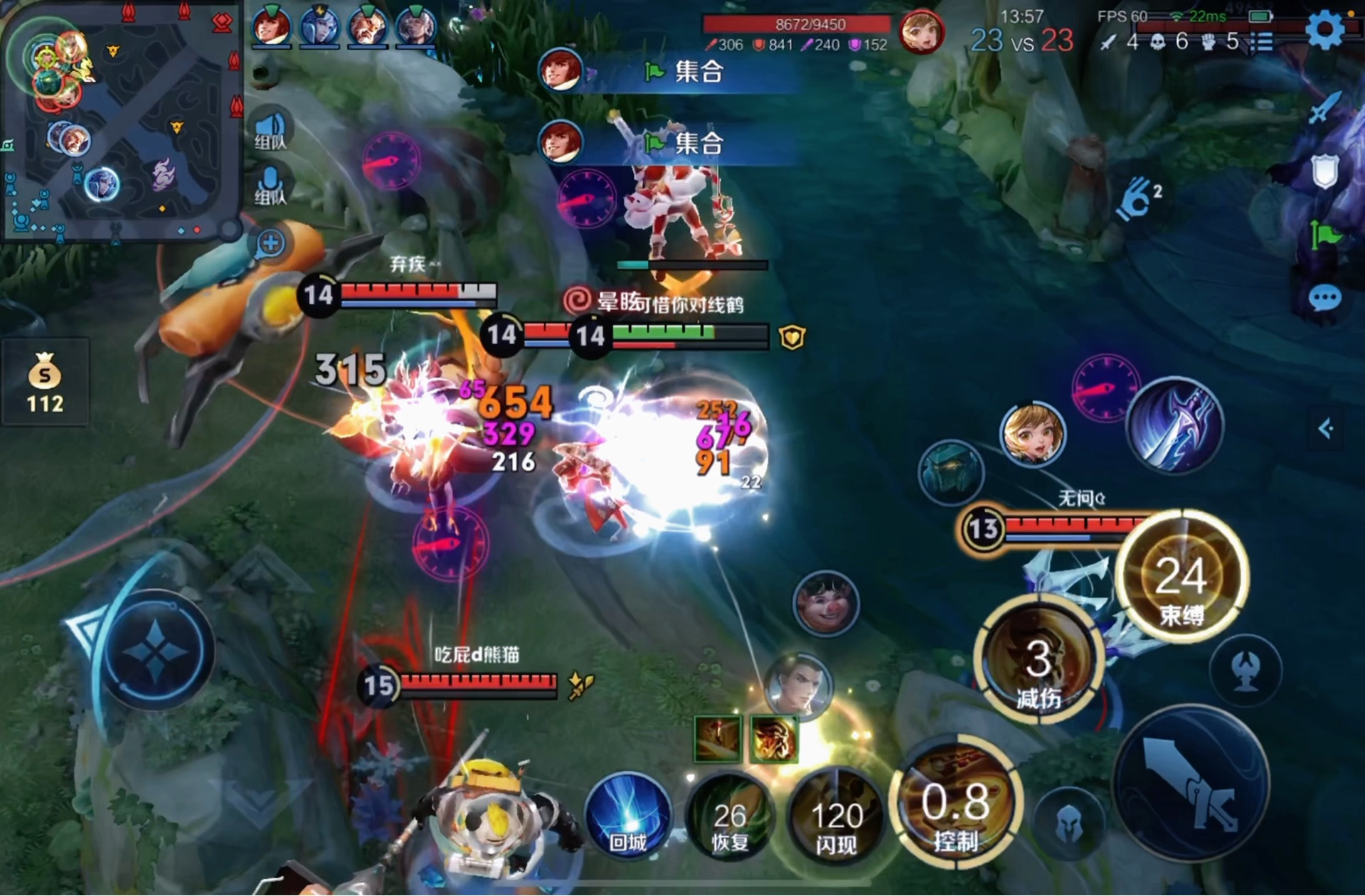Open the scoreboard list icon
Screen dimensions: 1365x896
[x=1263, y=42]
